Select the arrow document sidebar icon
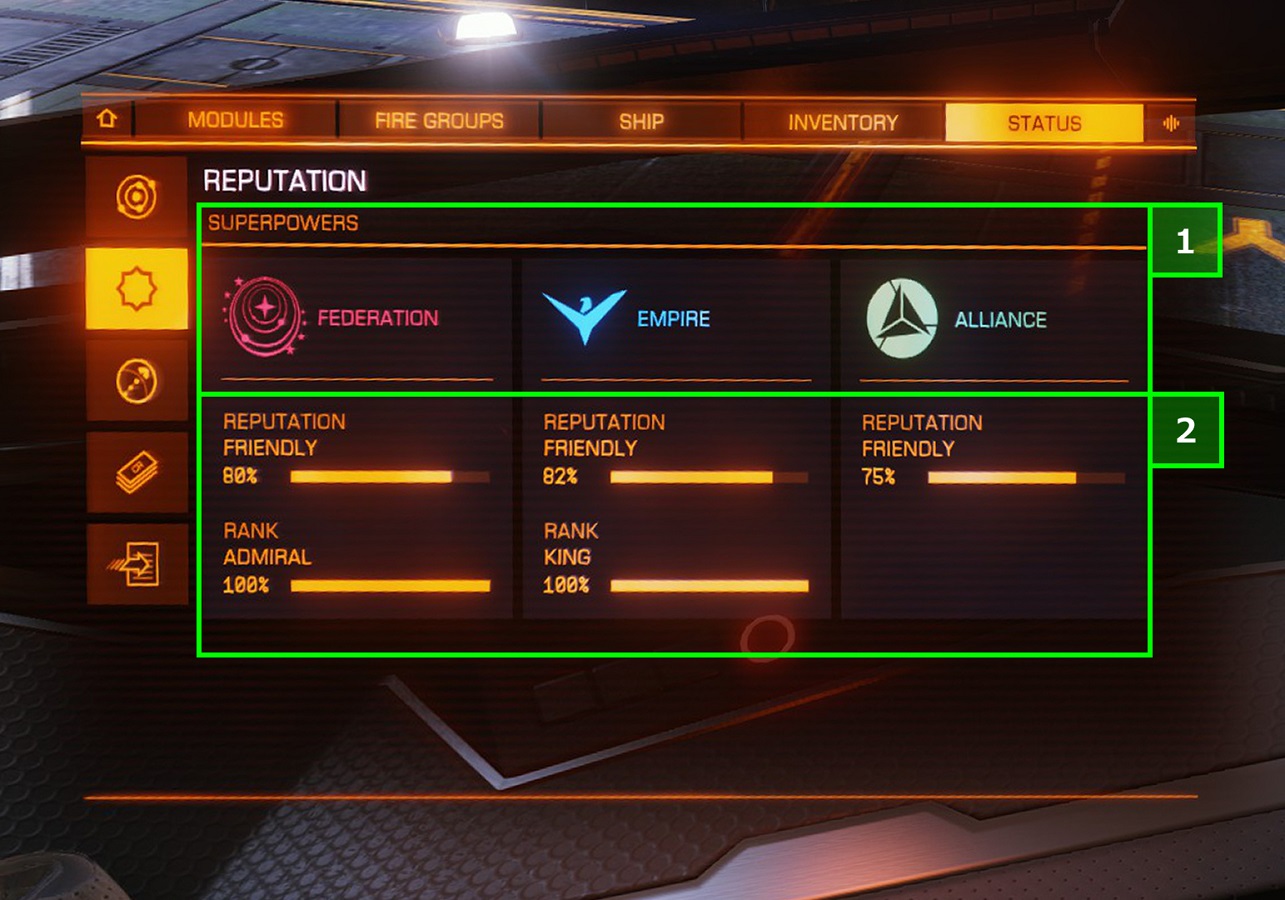The height and width of the screenshot is (900, 1285). coord(137,564)
